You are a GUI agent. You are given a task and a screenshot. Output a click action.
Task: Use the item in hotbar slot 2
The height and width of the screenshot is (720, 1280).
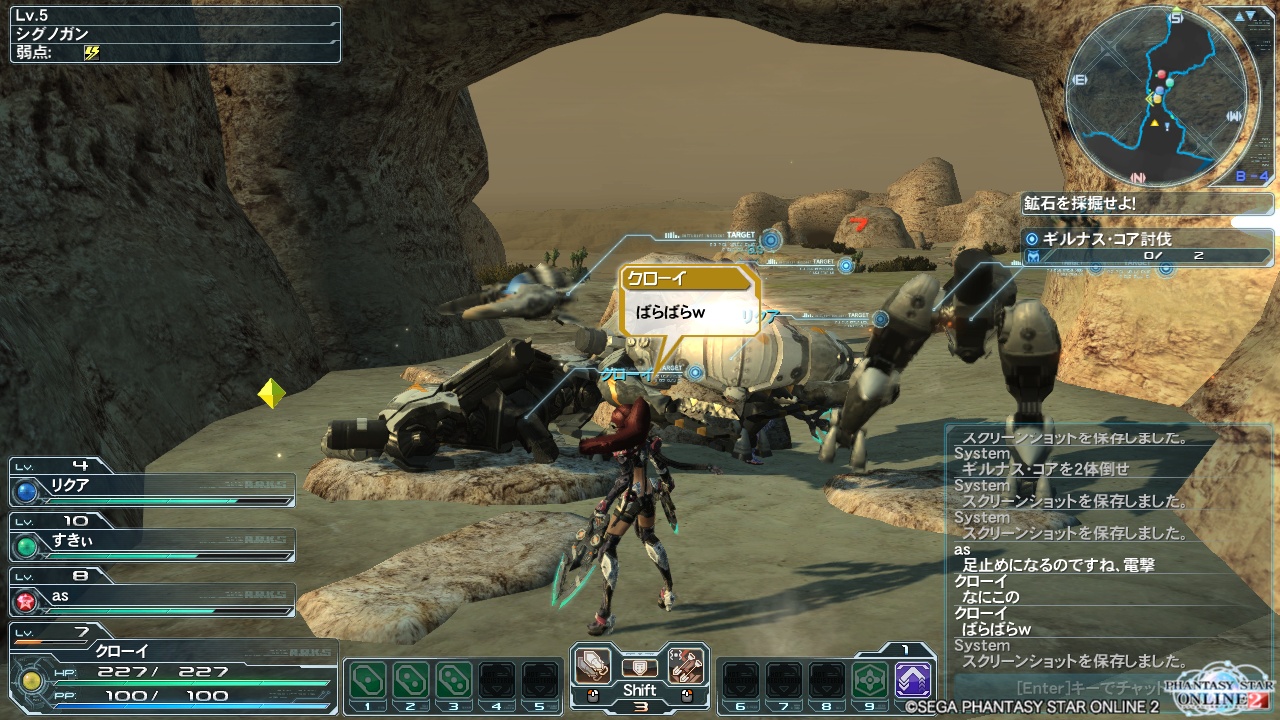coord(411,680)
